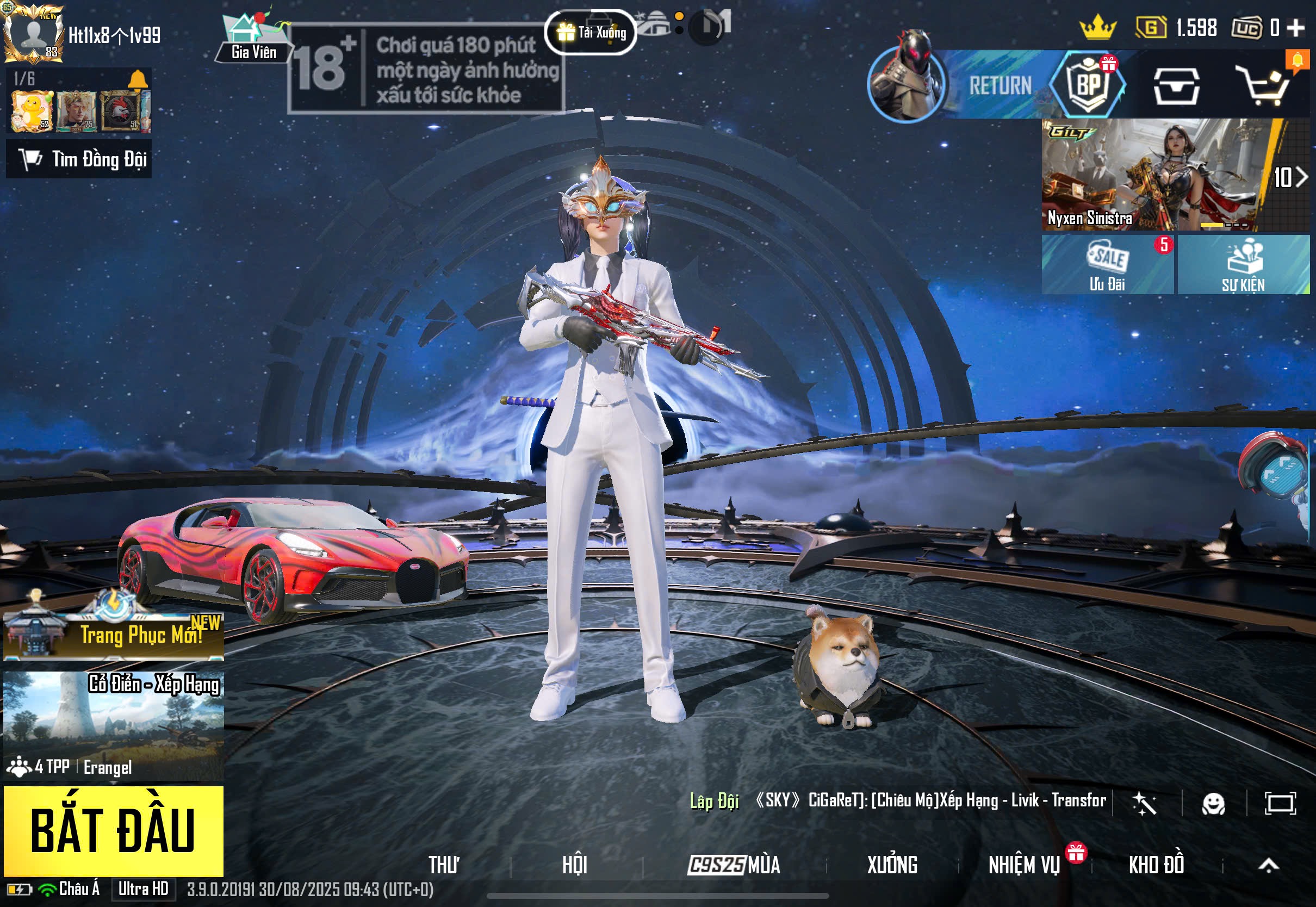The width and height of the screenshot is (1316, 907).
Task: Open the THƯ mail menu
Action: [443, 865]
